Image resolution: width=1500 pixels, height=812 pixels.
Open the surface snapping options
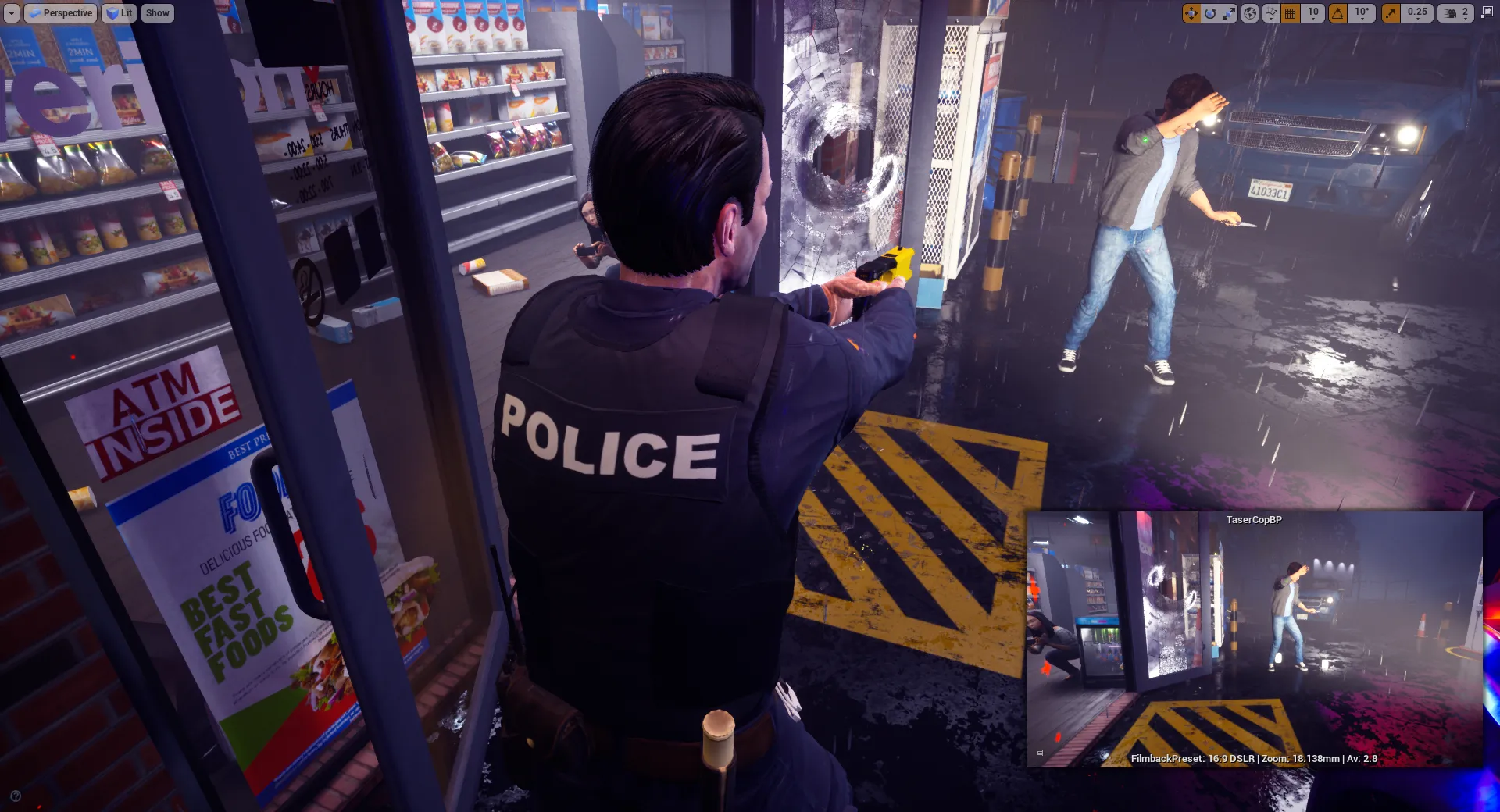(1271, 13)
